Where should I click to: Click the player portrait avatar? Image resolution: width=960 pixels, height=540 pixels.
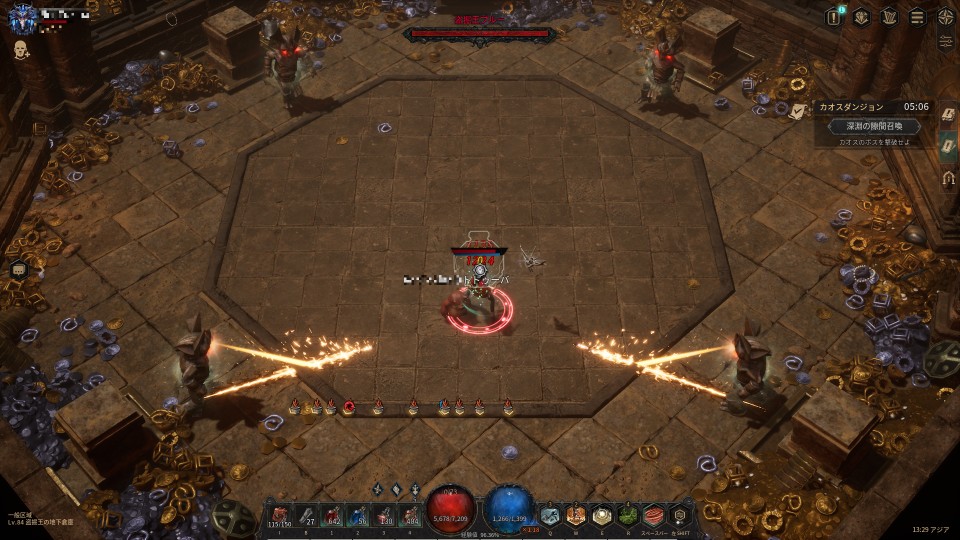22,15
